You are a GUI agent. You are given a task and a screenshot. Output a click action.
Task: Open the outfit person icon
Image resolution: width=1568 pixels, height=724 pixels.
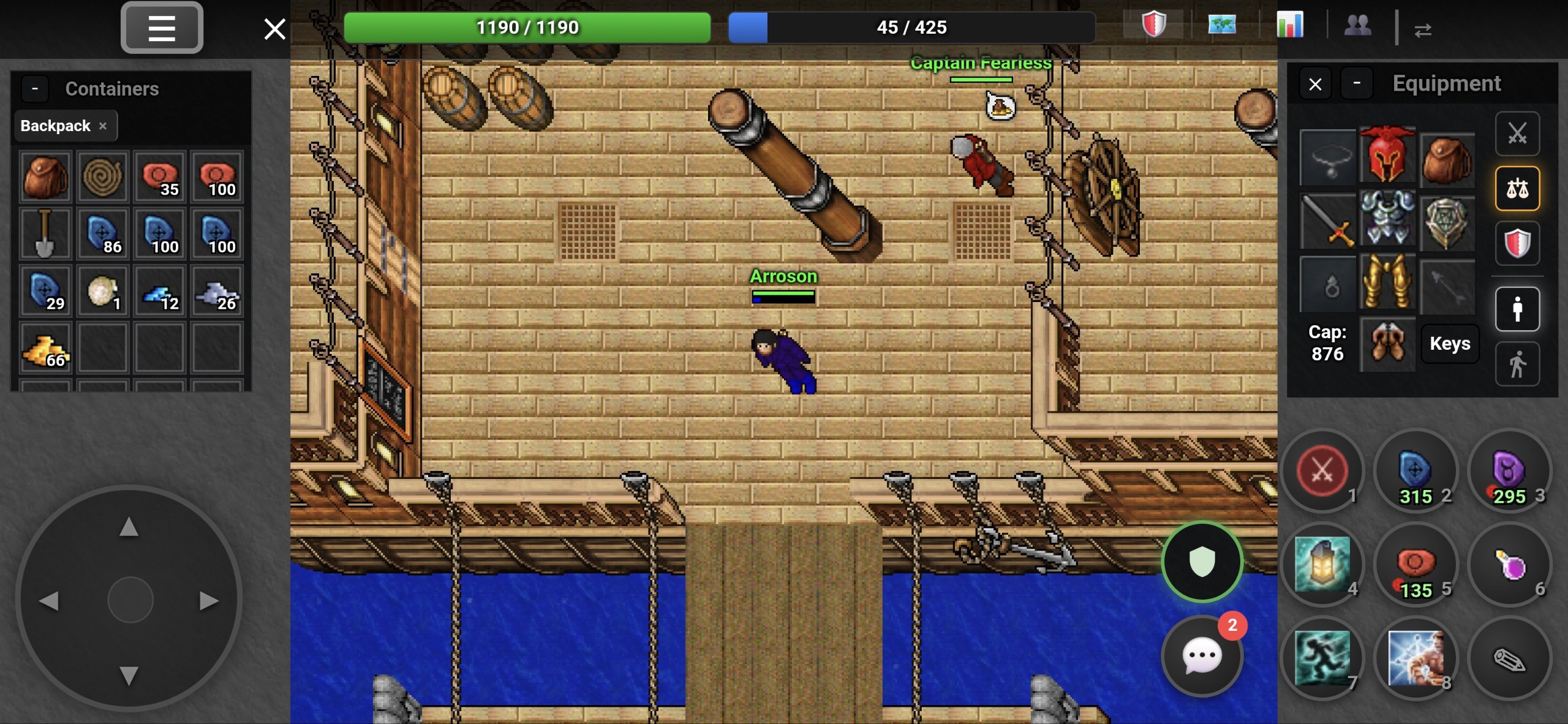[1518, 308]
